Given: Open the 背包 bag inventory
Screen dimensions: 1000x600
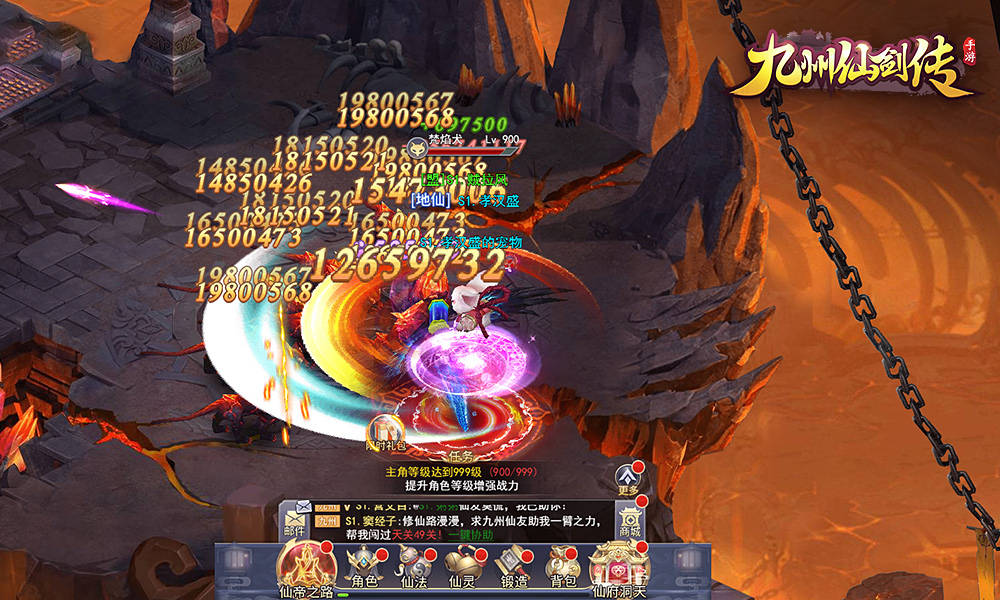Looking at the screenshot, I should click(563, 568).
